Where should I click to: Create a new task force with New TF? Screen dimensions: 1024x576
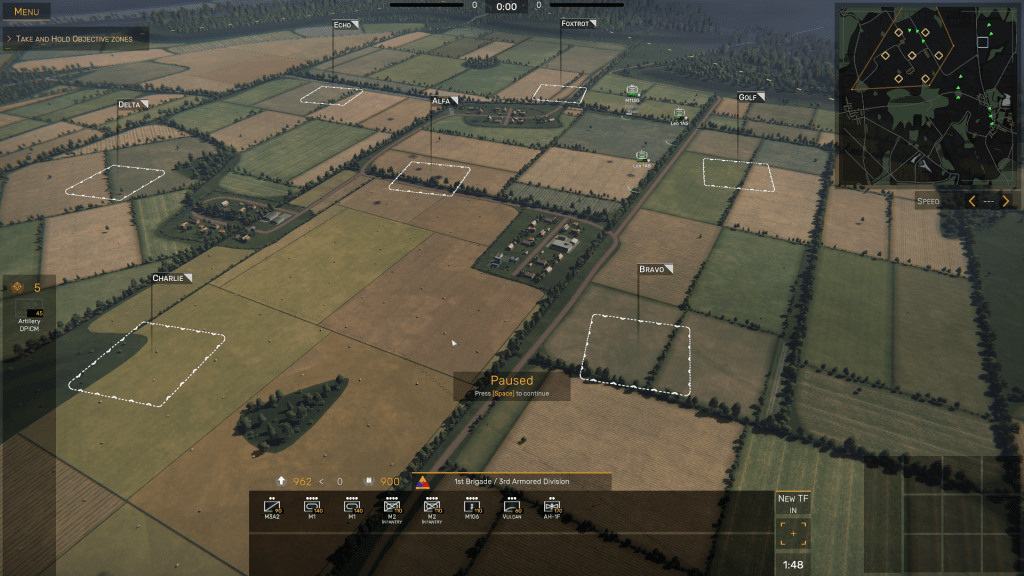pos(793,503)
